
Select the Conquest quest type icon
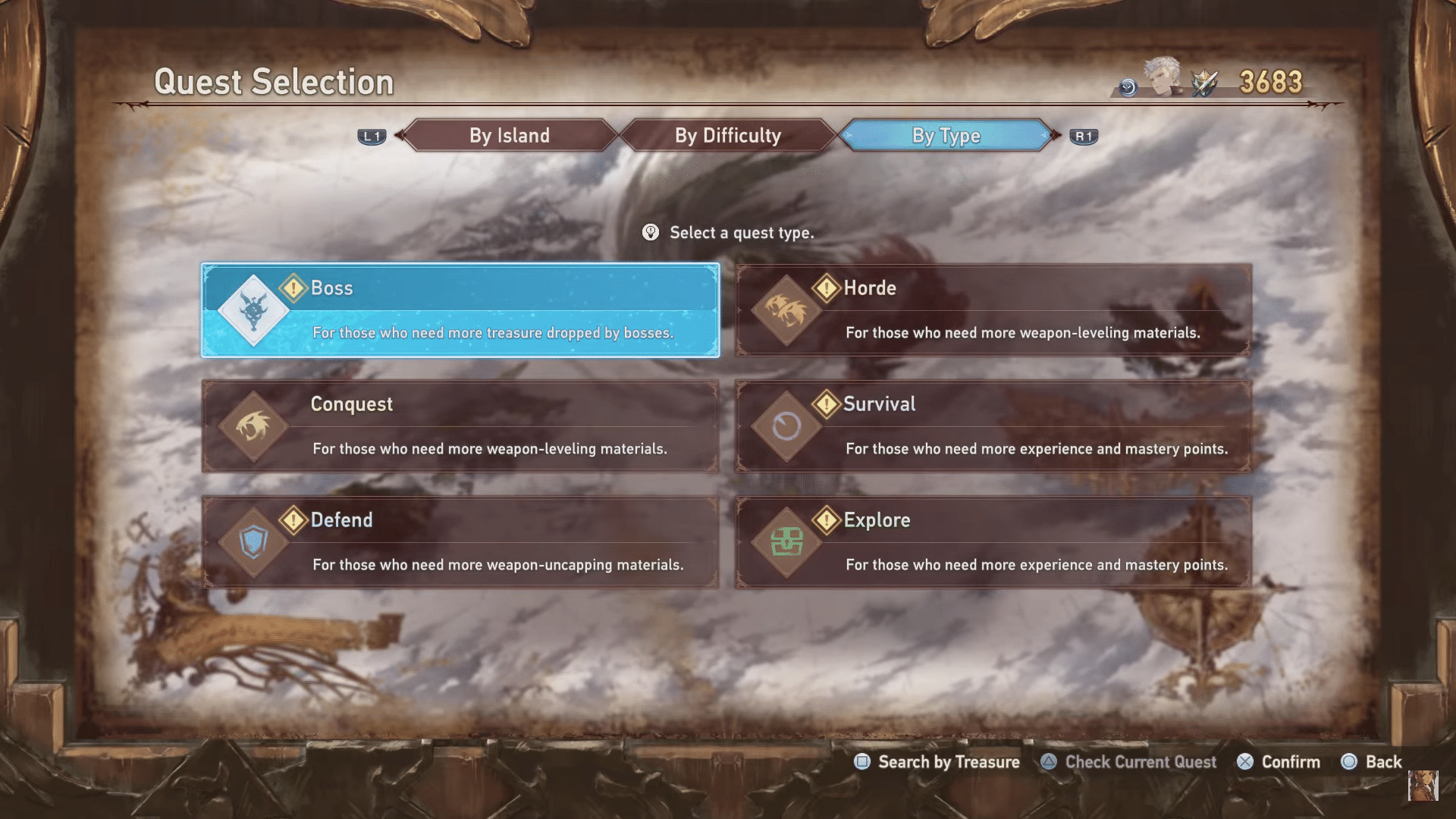tap(254, 426)
